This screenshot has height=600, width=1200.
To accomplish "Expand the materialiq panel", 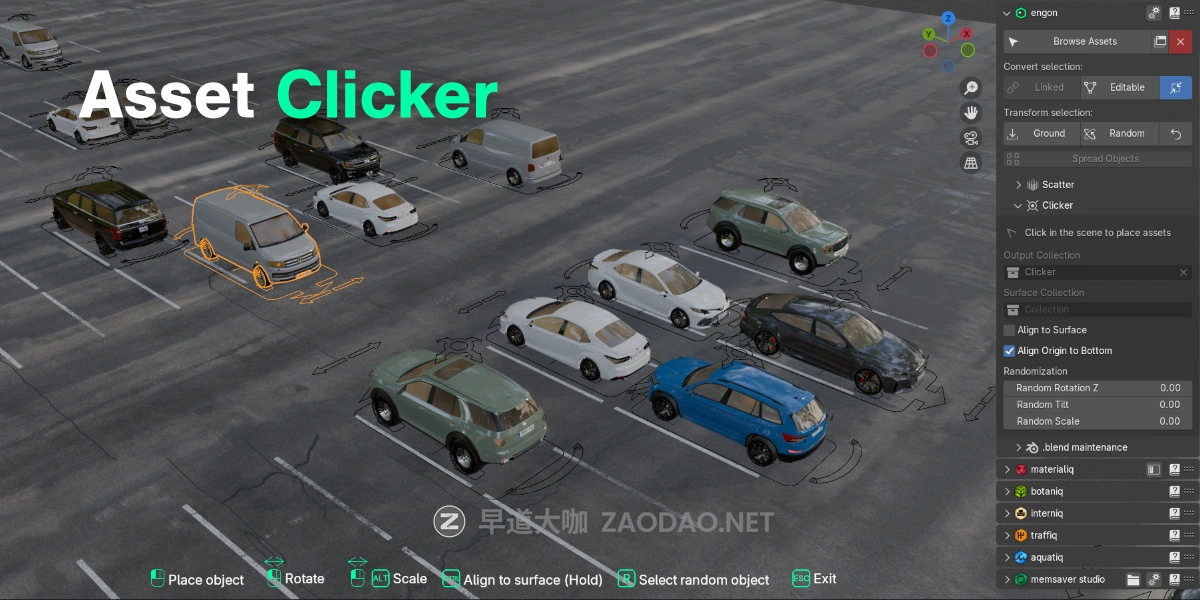I will tap(1008, 469).
